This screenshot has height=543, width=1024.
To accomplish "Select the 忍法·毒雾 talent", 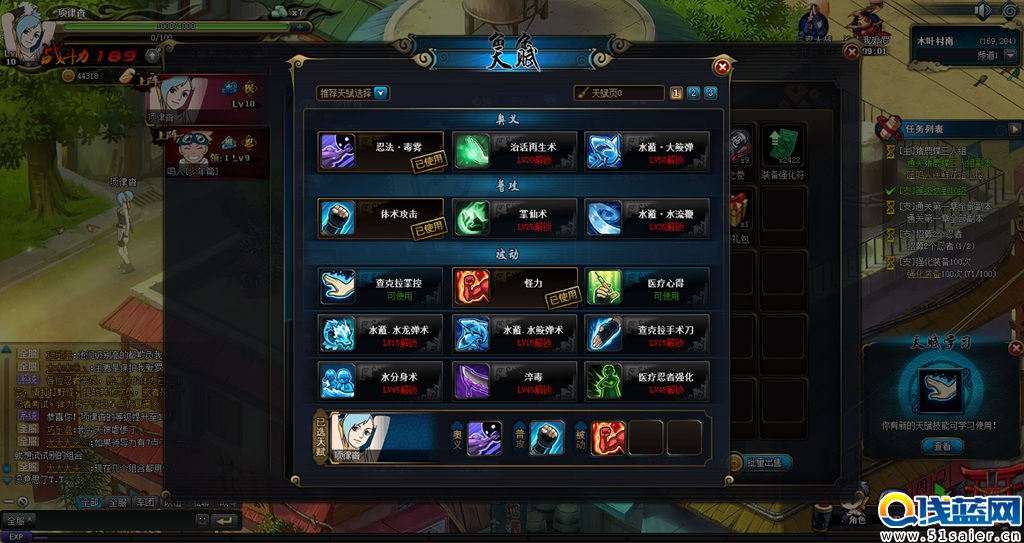I will click(380, 151).
